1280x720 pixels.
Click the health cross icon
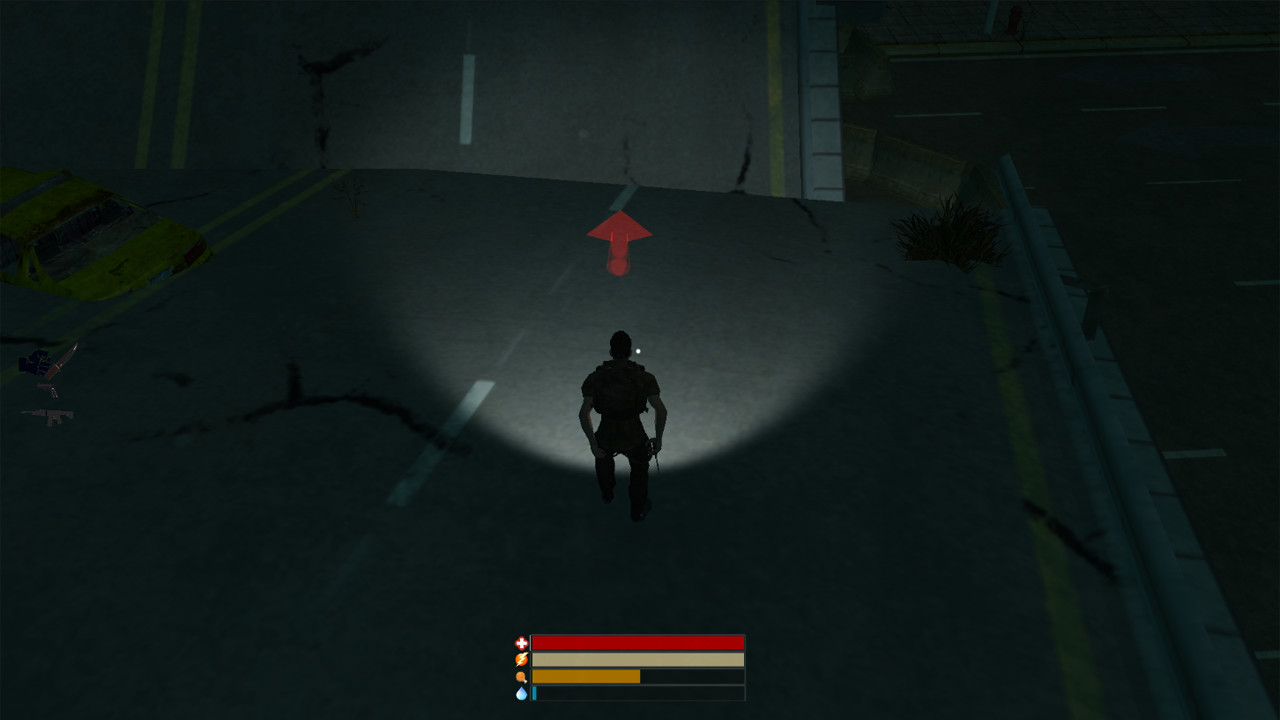tap(521, 642)
